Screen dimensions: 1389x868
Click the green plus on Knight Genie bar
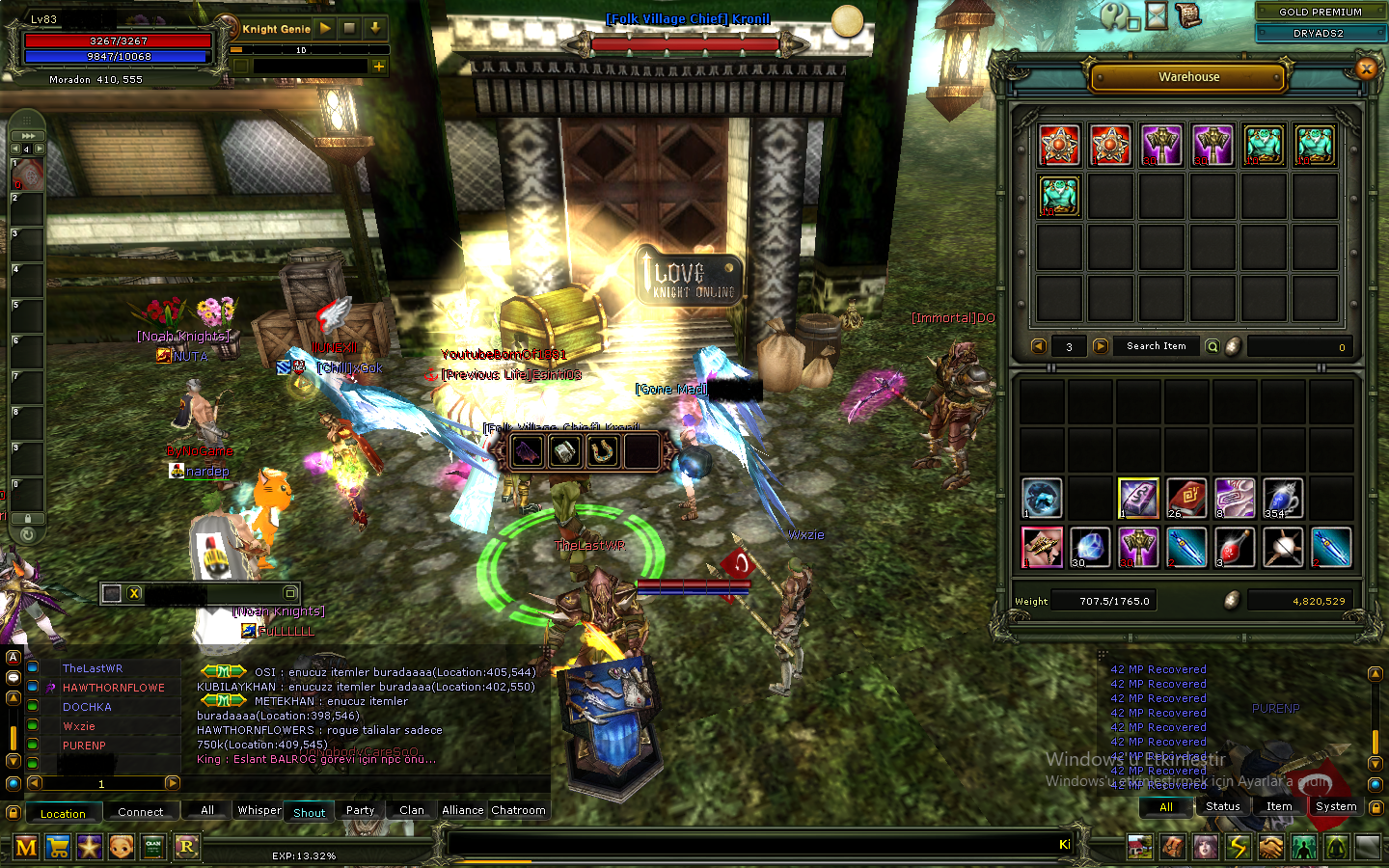pos(378,67)
